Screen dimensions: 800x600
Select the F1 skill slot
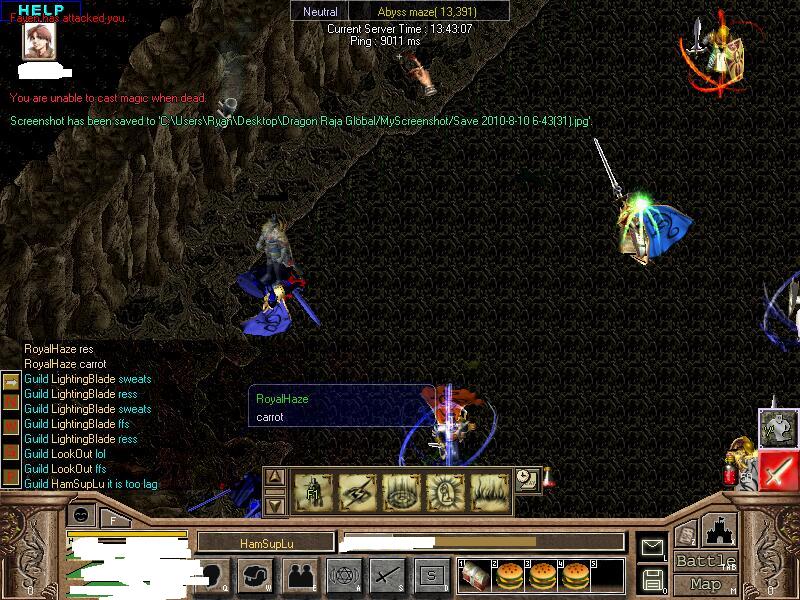[312, 492]
